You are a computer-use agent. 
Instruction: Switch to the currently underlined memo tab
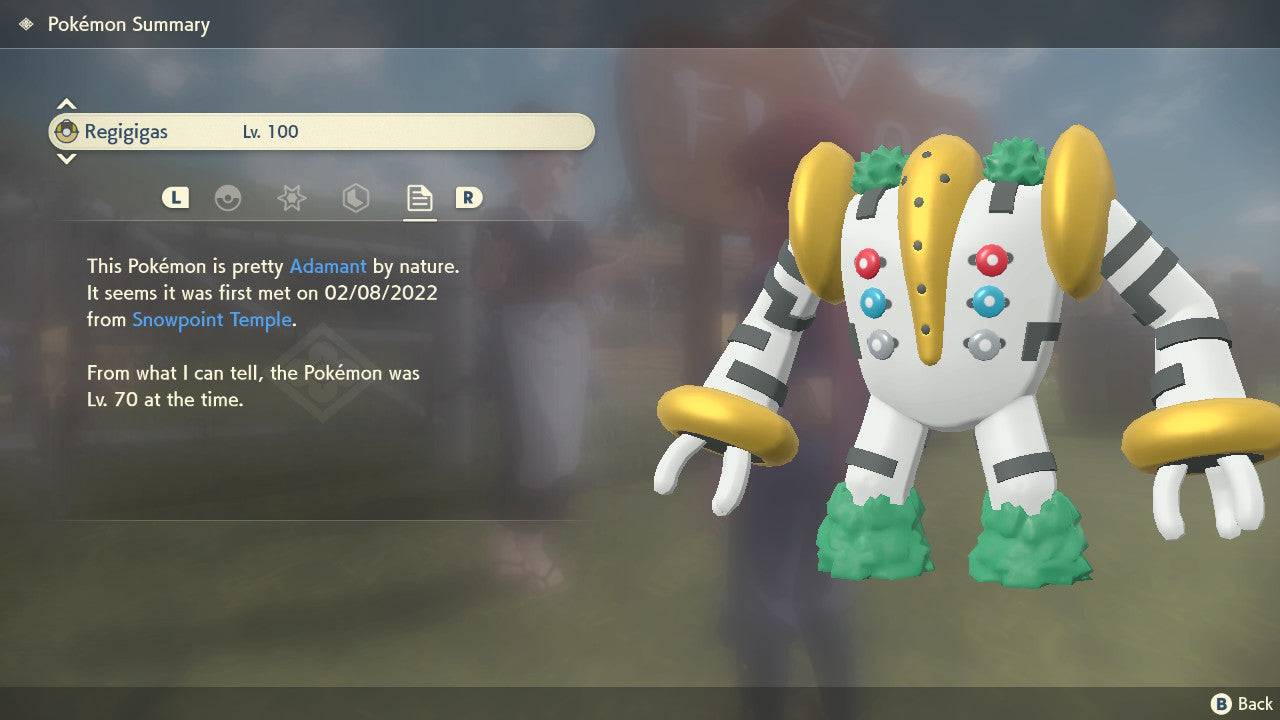418,198
